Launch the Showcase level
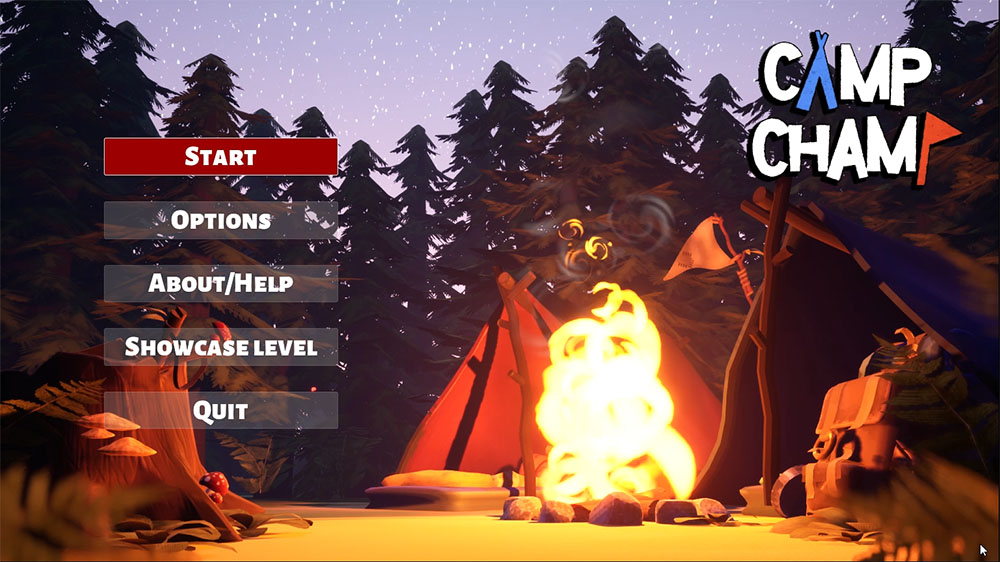Screen dimensions: 1000x562 pyautogui.click(x=221, y=347)
